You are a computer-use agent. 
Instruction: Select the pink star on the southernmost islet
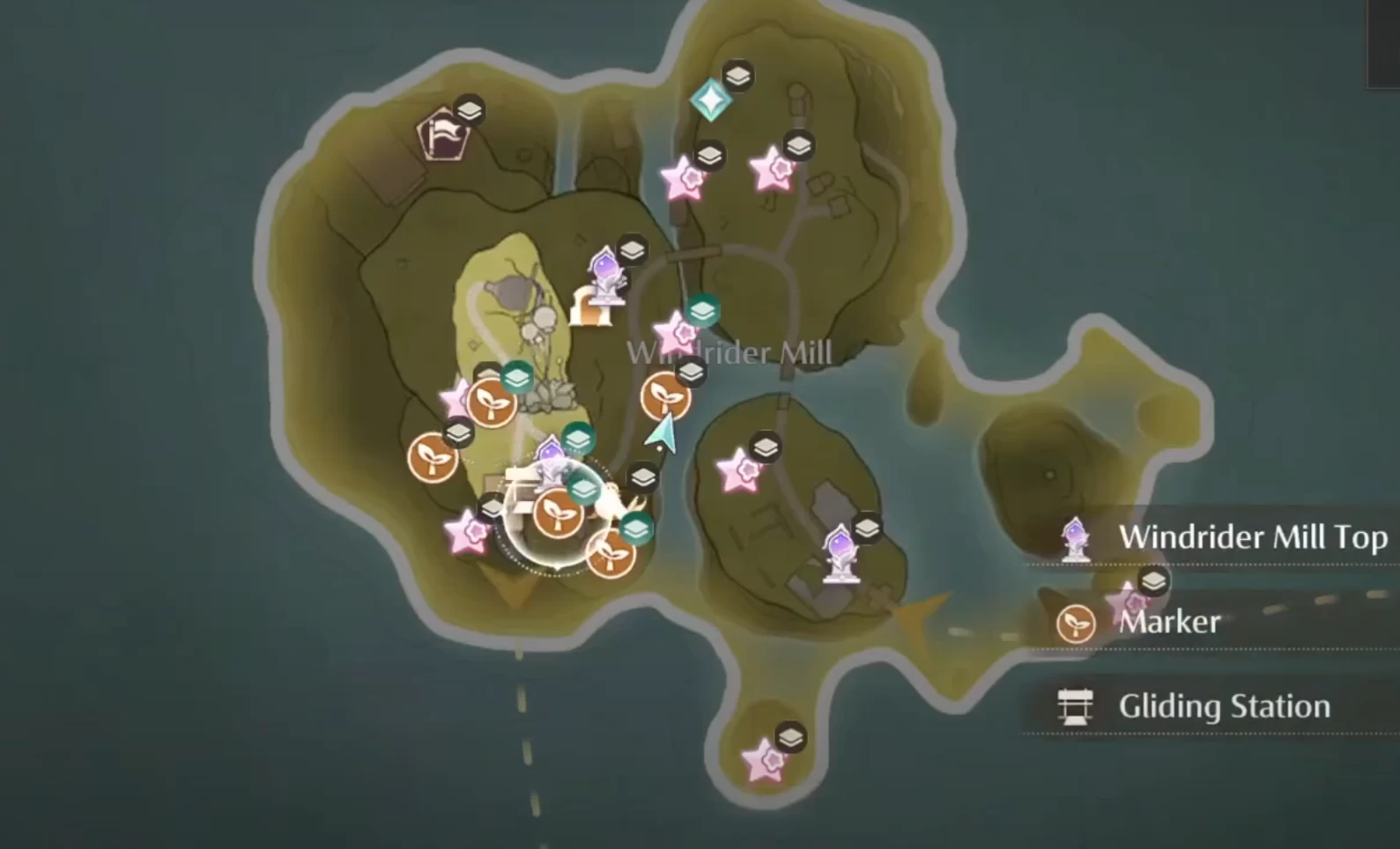tap(763, 762)
